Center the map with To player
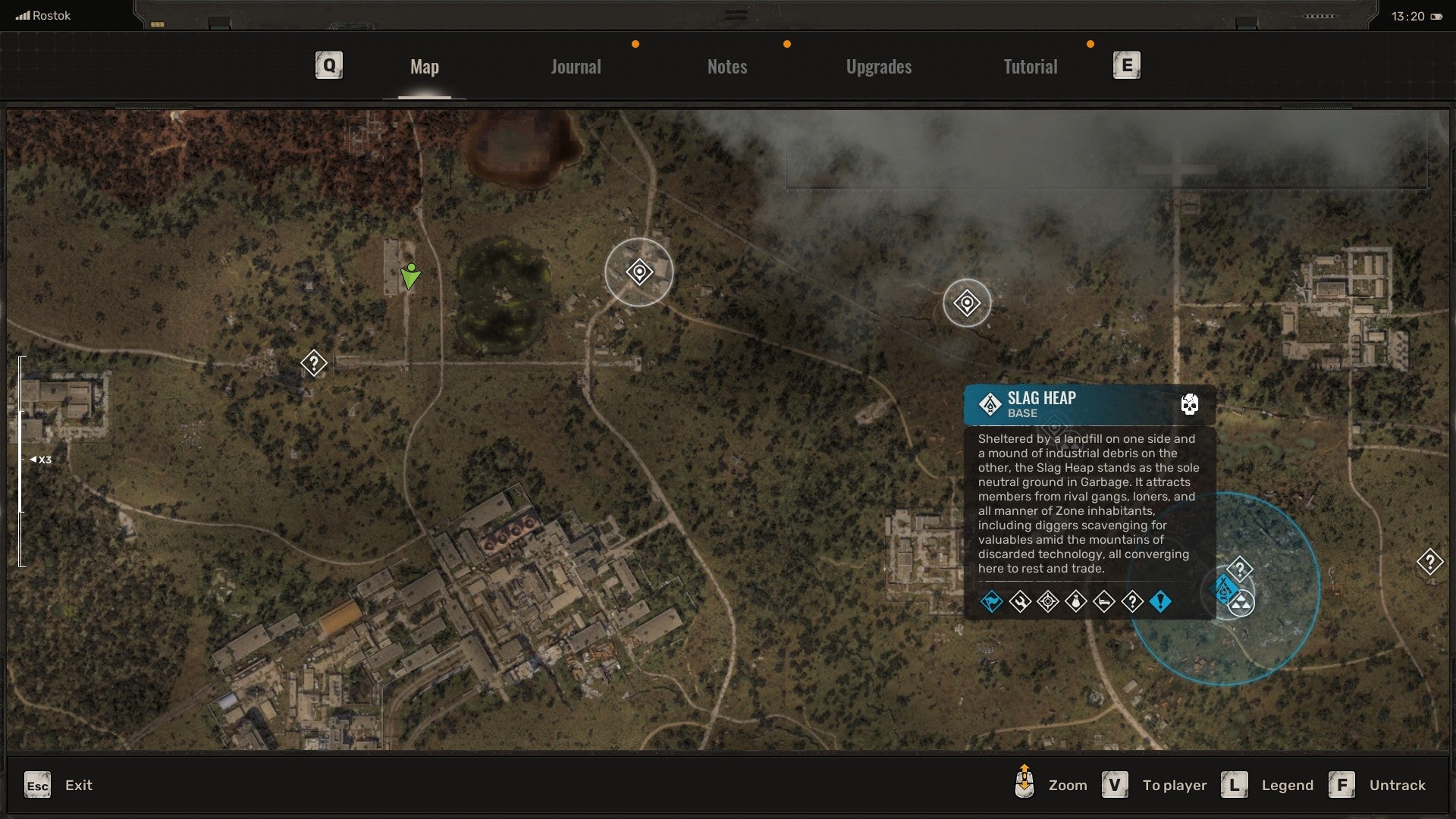 (x=1154, y=785)
